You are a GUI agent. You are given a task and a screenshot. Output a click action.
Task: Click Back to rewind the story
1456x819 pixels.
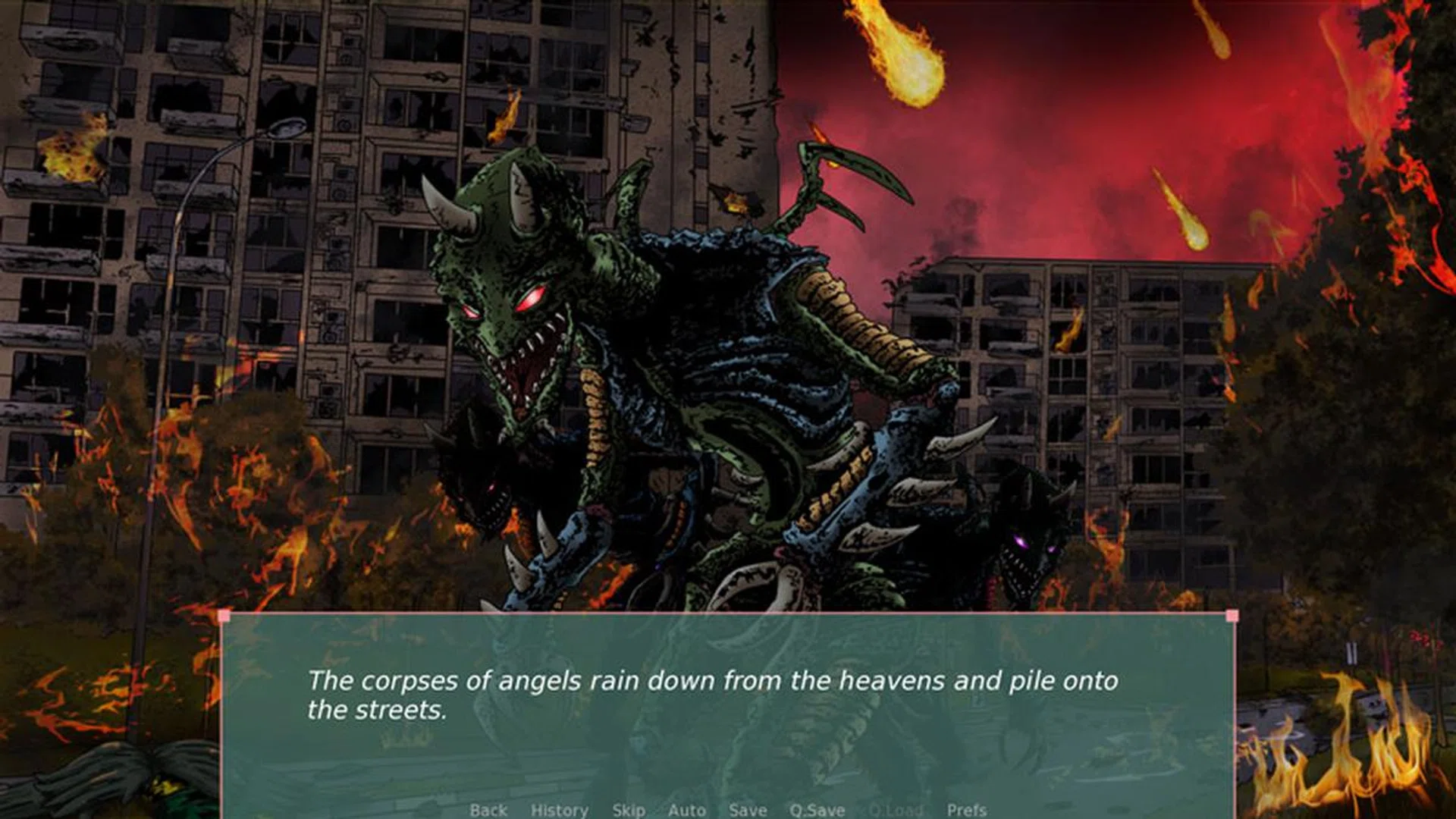[x=490, y=810]
